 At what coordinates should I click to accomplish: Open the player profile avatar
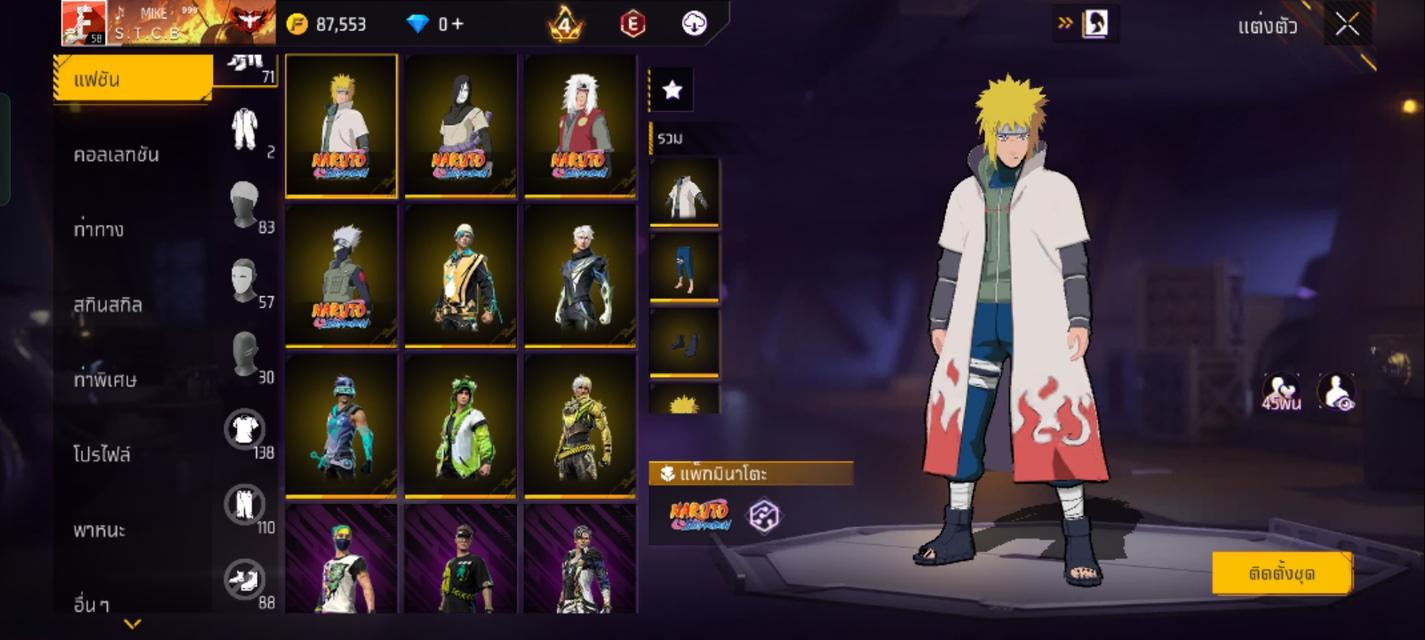(x=84, y=23)
